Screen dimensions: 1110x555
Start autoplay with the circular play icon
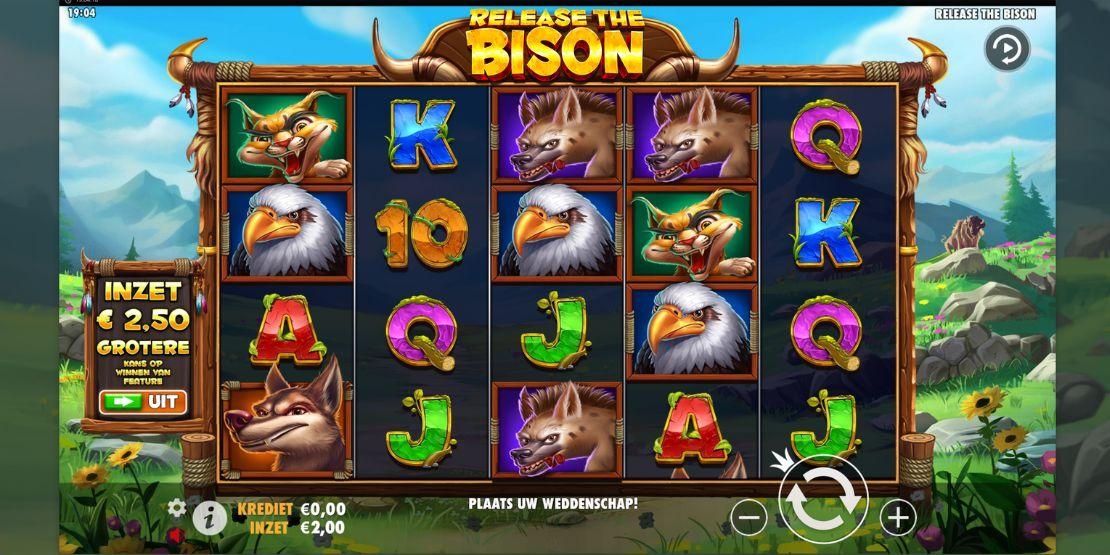[x=1006, y=49]
